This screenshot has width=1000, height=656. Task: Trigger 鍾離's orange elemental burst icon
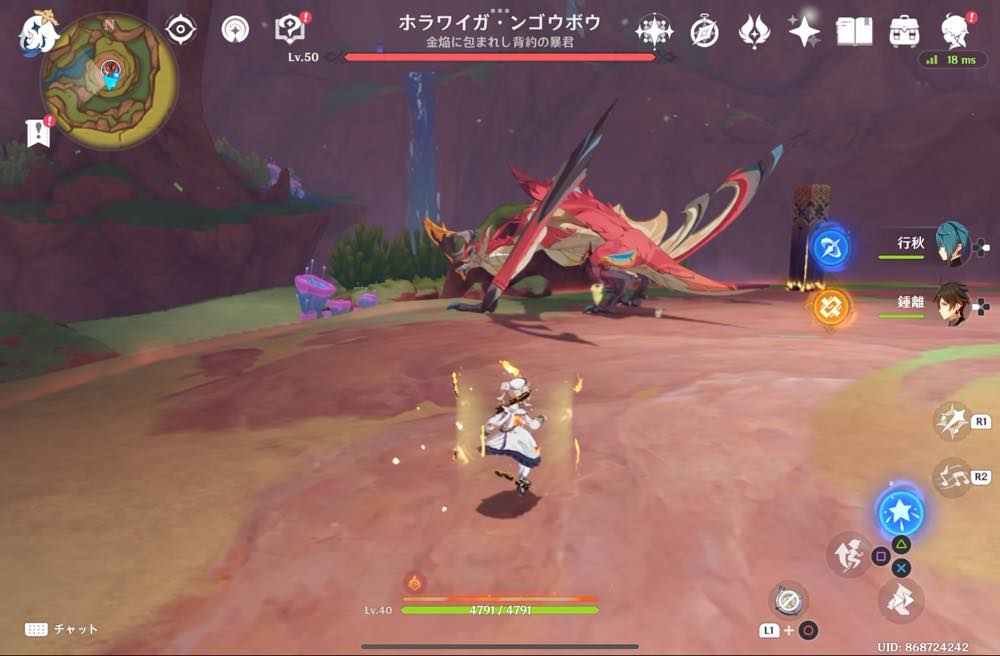(x=830, y=306)
